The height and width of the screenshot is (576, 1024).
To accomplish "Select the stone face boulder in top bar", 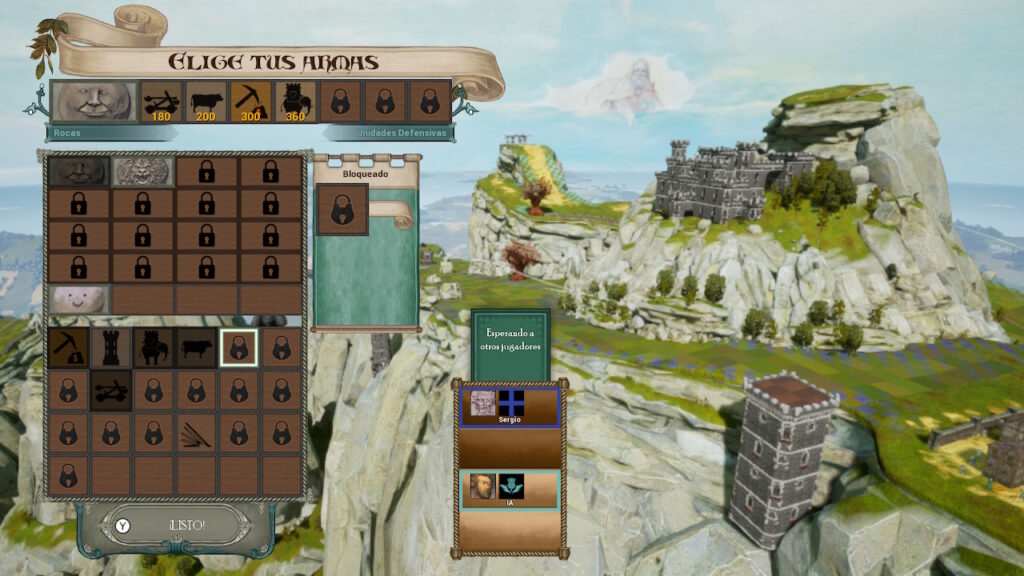I will [94, 101].
